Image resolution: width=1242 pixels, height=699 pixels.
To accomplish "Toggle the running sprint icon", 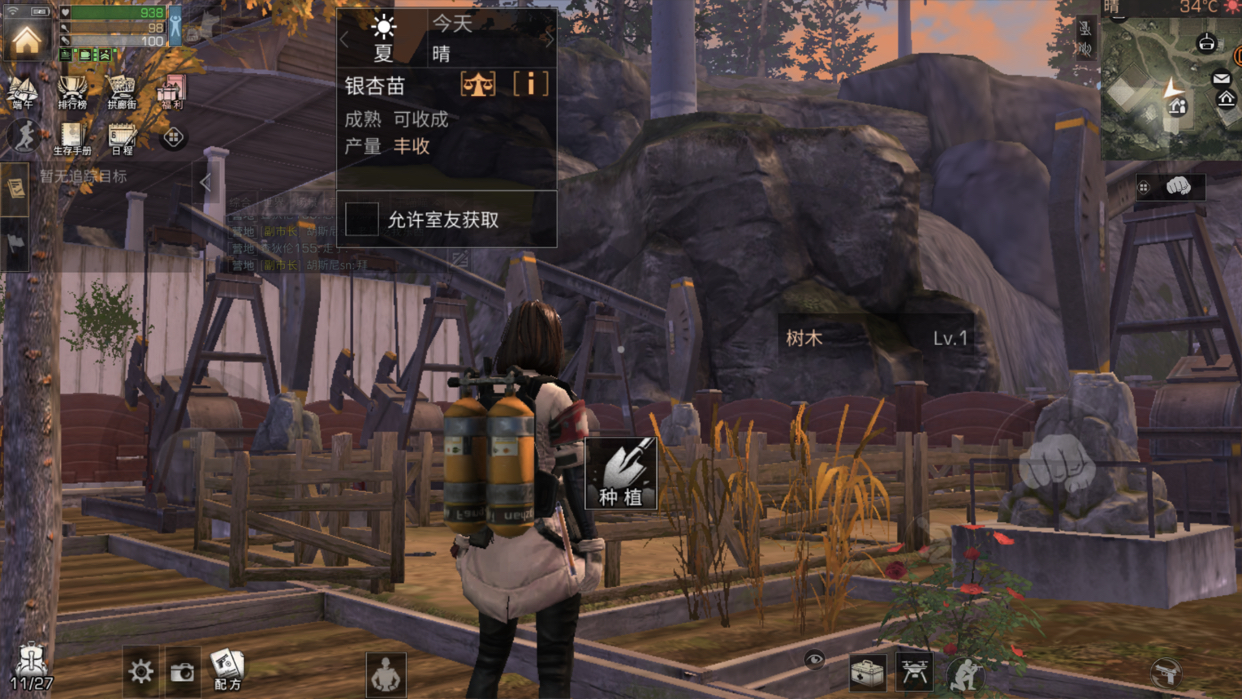I will [23, 136].
